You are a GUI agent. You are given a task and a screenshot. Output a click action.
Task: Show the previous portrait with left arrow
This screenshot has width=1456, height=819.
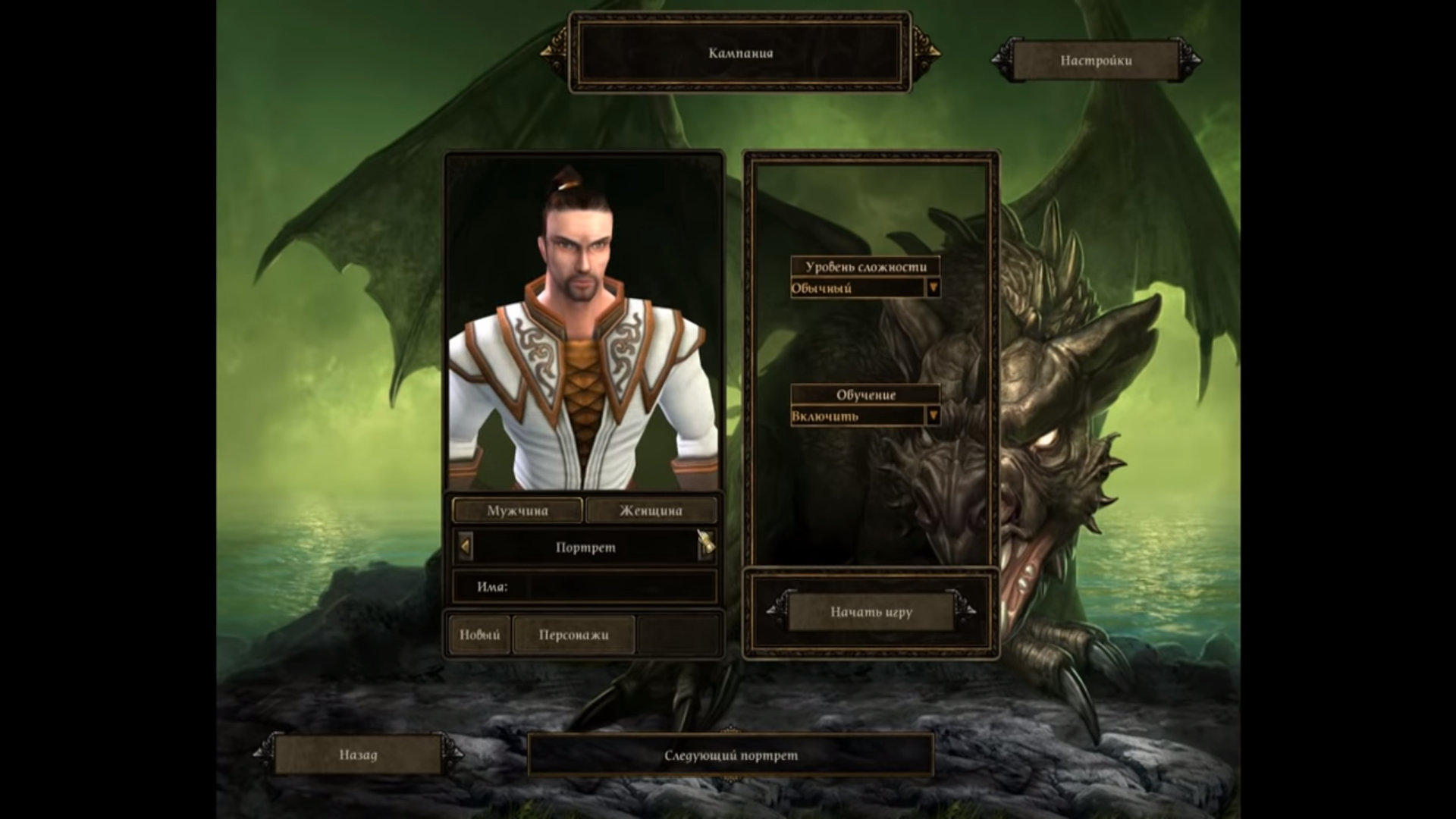[465, 547]
